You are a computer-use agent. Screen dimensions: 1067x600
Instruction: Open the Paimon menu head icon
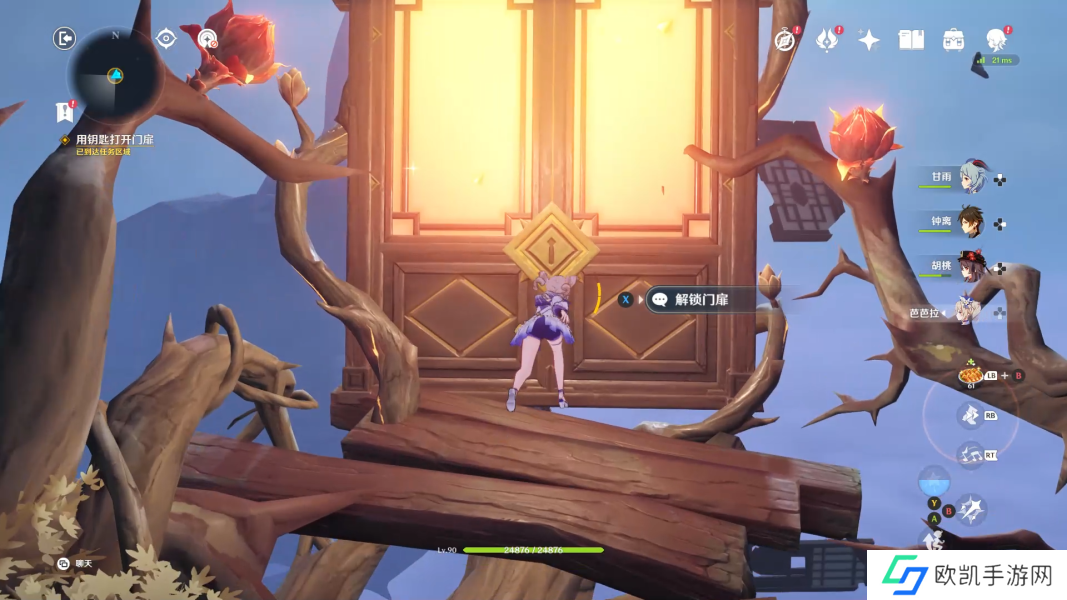click(x=995, y=40)
